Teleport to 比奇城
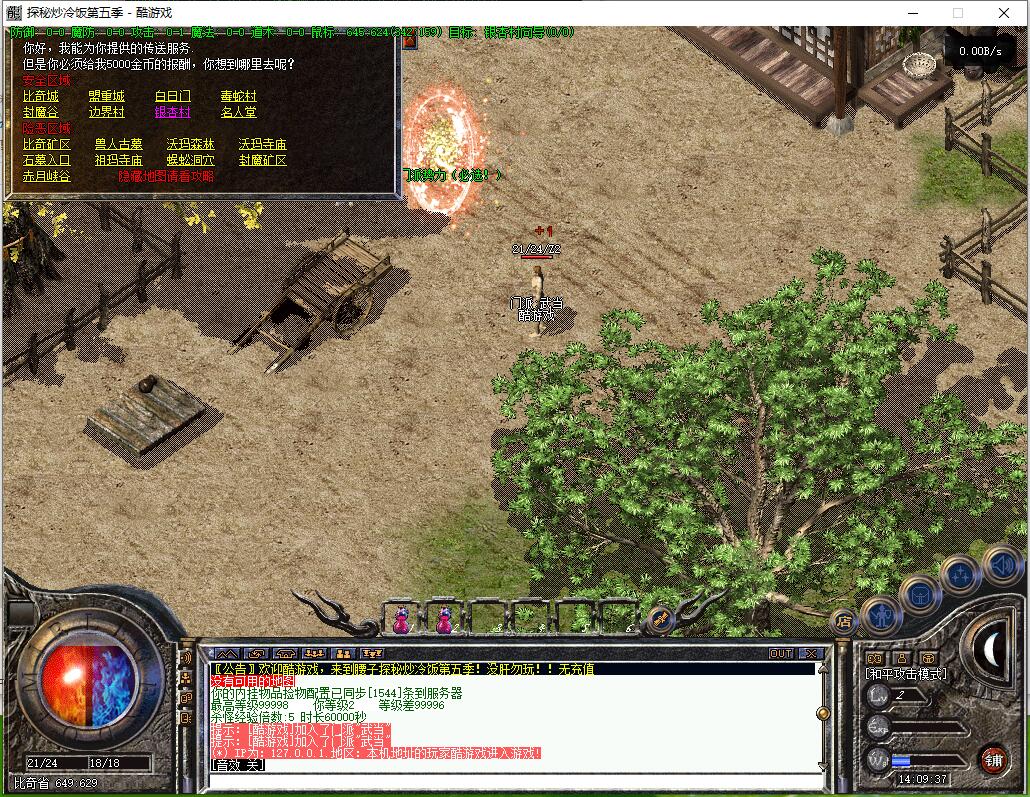This screenshot has width=1030, height=797. (41, 96)
